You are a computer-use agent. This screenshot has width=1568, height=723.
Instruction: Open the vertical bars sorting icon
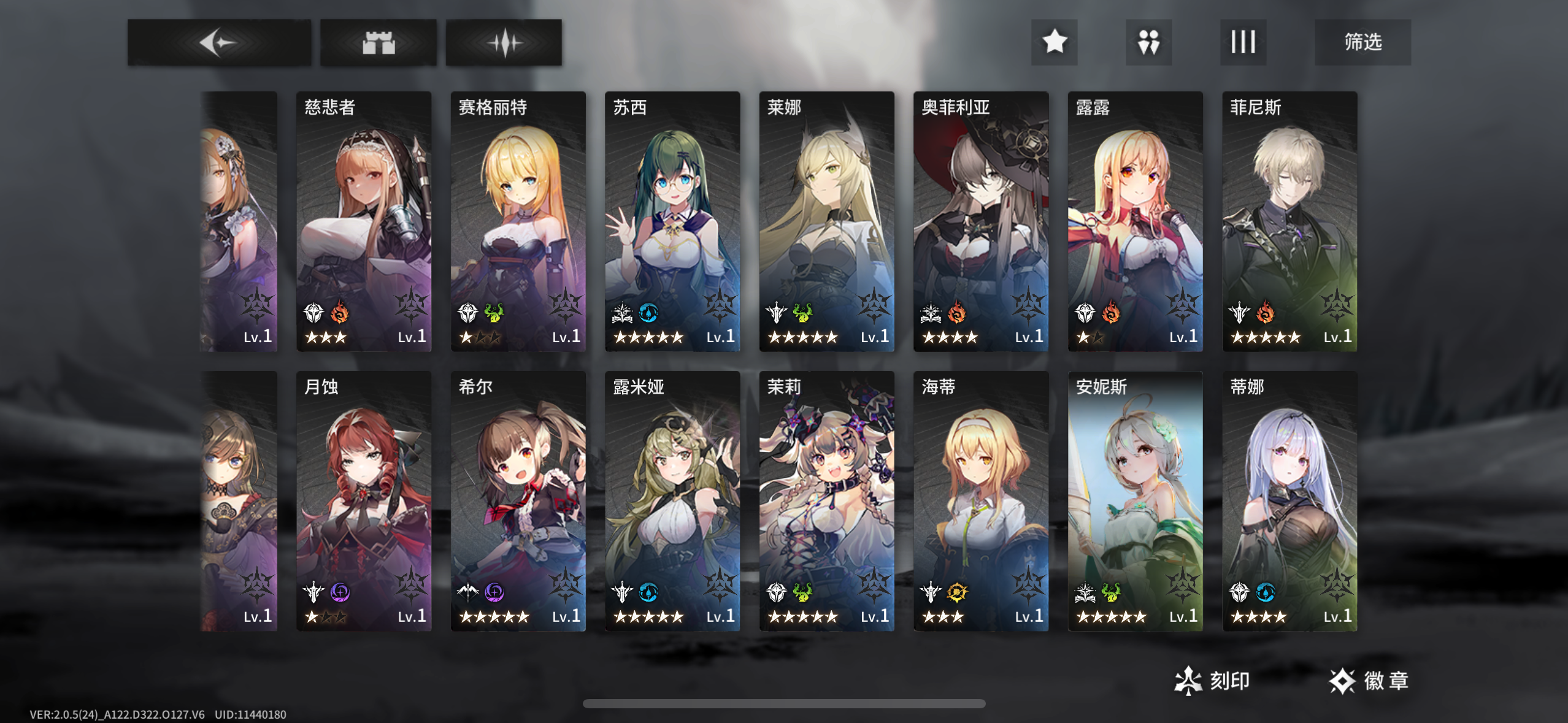tap(1243, 42)
